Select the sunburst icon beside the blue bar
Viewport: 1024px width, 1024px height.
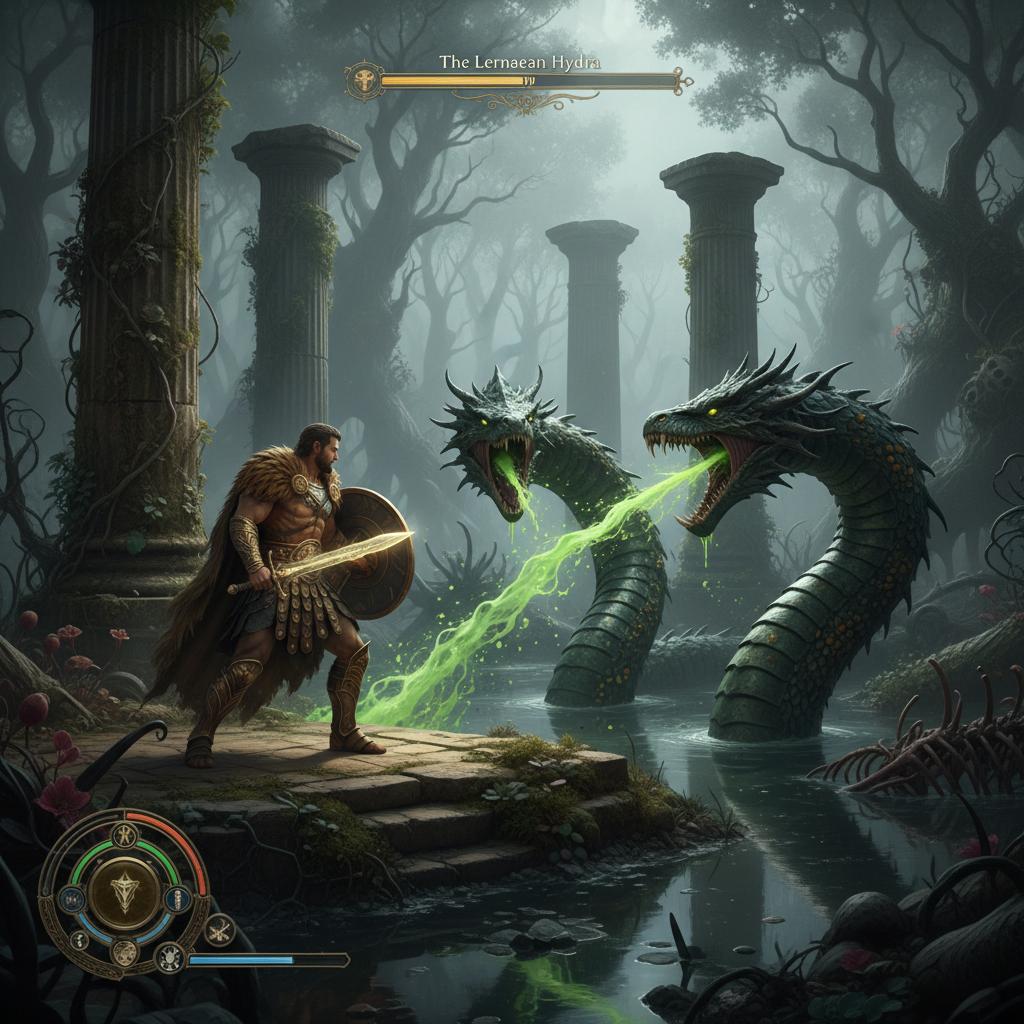pyautogui.click(x=169, y=958)
